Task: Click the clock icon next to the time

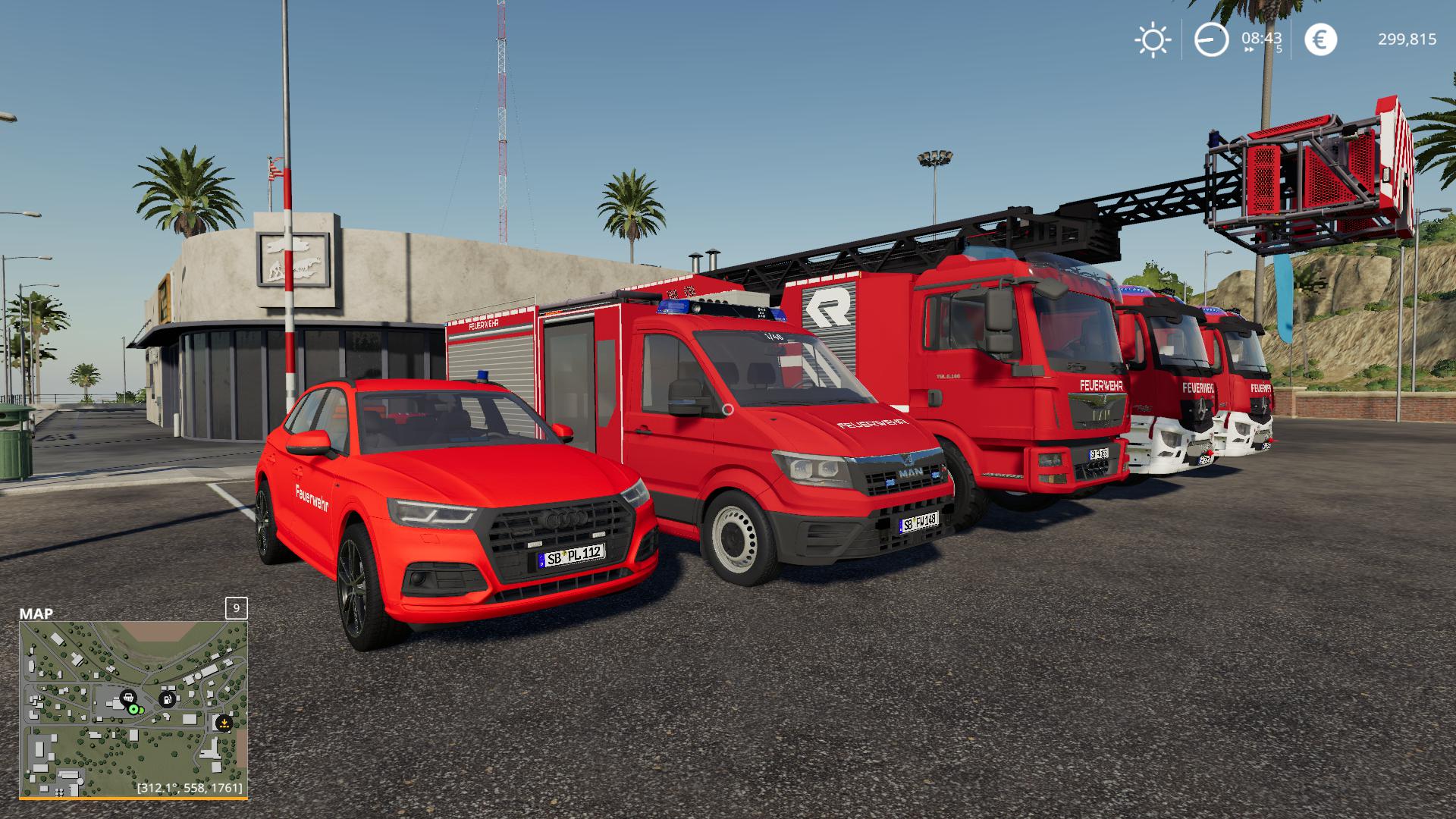Action: click(x=1211, y=39)
